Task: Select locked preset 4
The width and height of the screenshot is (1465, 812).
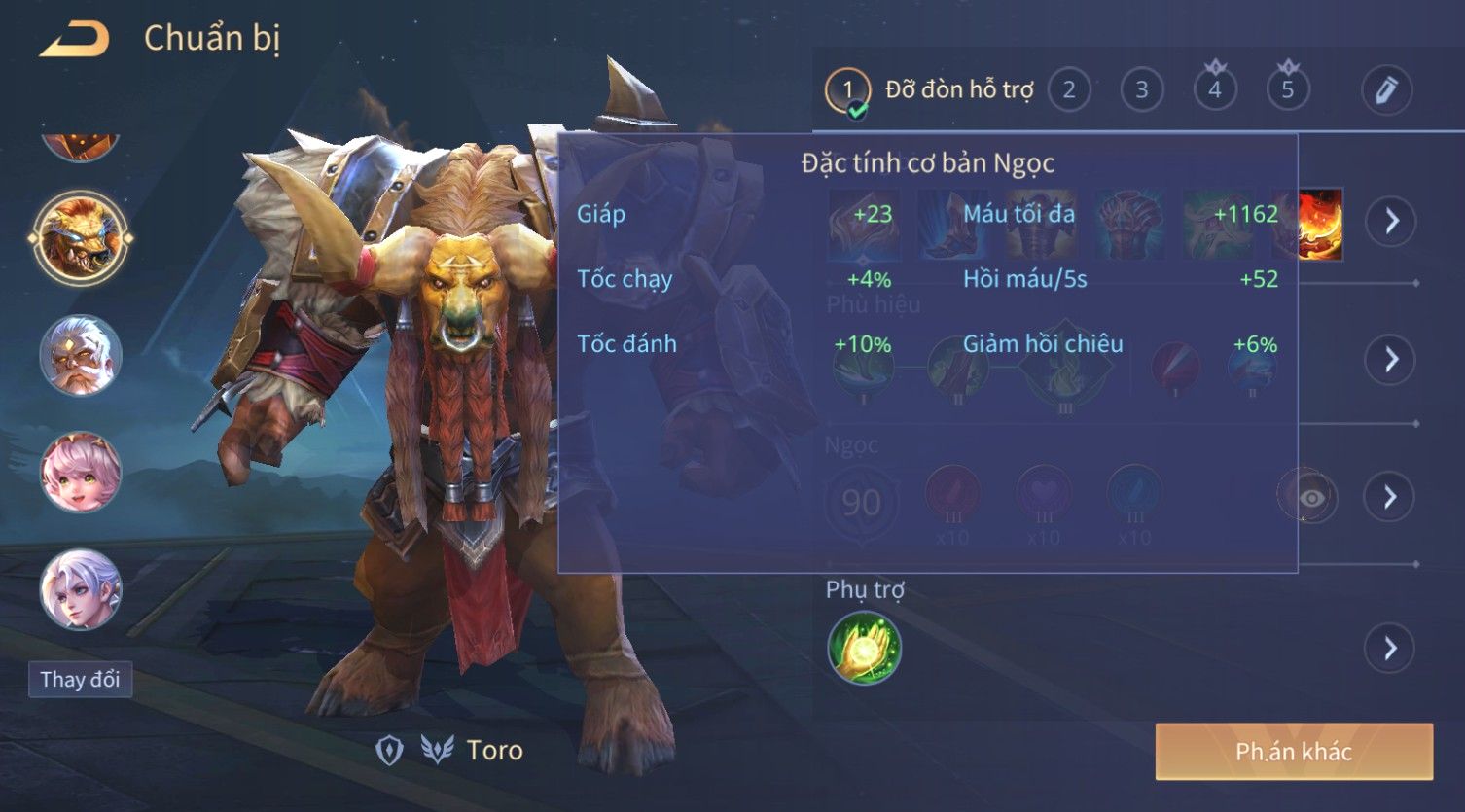Action: [1215, 90]
